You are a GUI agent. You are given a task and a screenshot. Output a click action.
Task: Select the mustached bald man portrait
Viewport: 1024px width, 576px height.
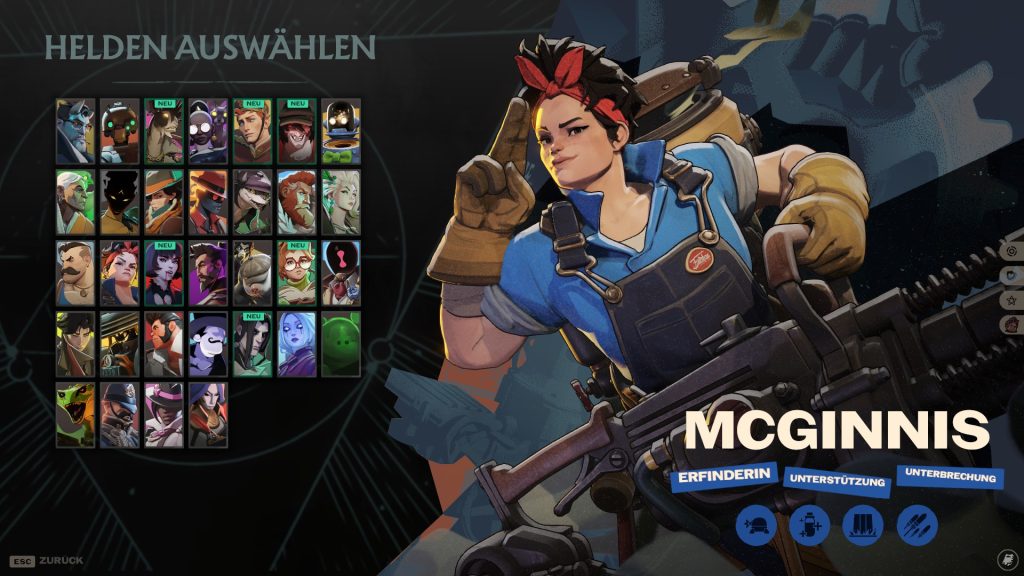click(x=76, y=273)
